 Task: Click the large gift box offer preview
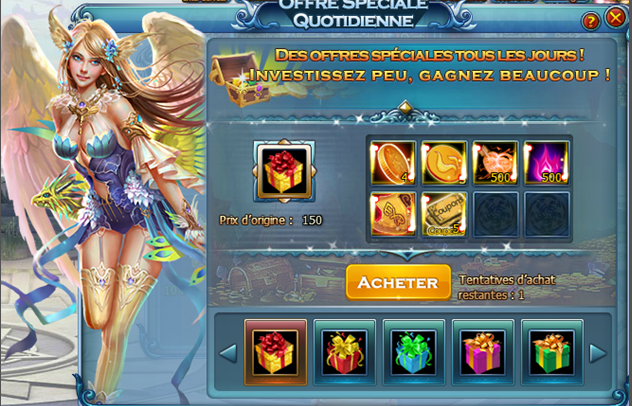(285, 171)
